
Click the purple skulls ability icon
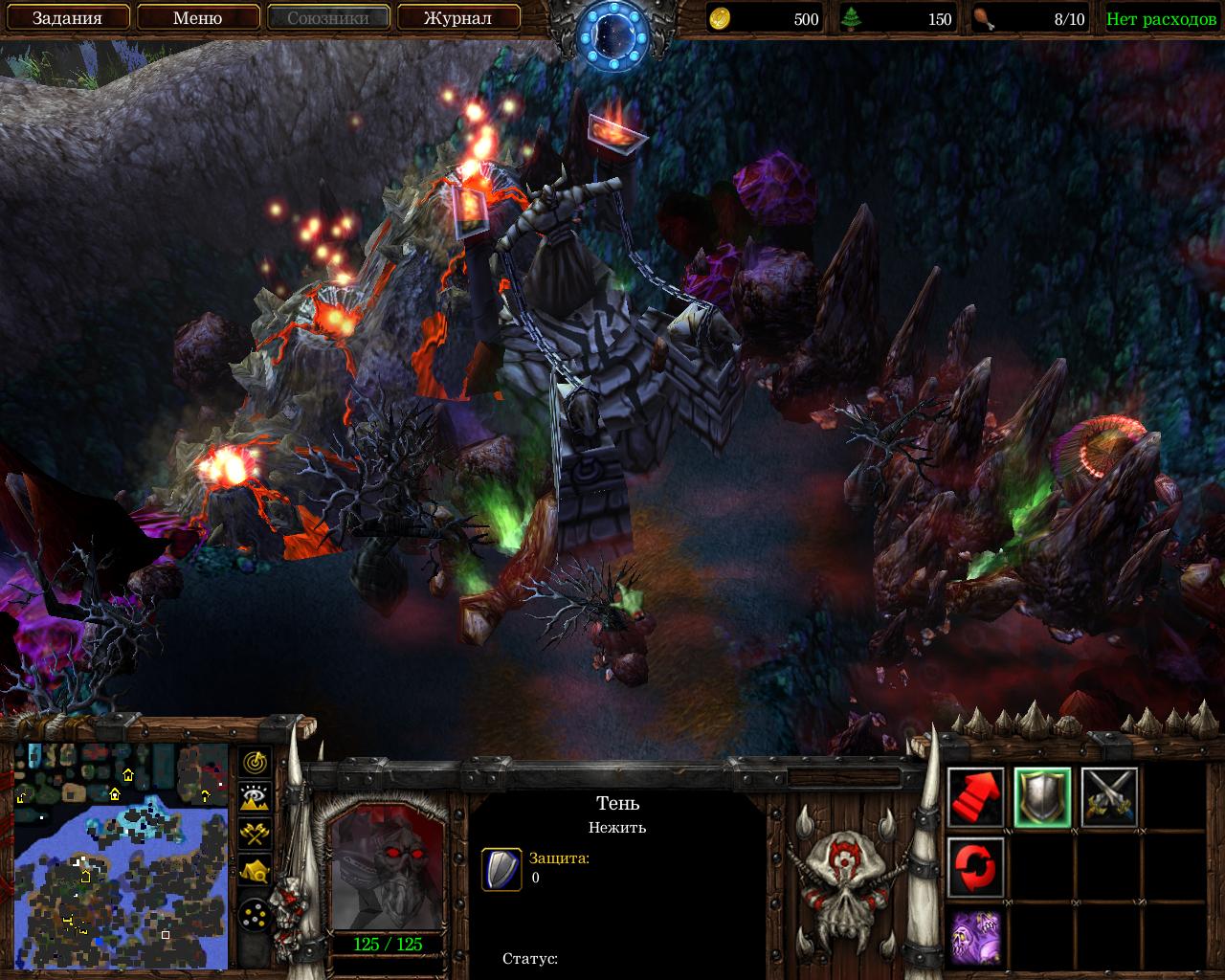pyautogui.click(x=976, y=936)
